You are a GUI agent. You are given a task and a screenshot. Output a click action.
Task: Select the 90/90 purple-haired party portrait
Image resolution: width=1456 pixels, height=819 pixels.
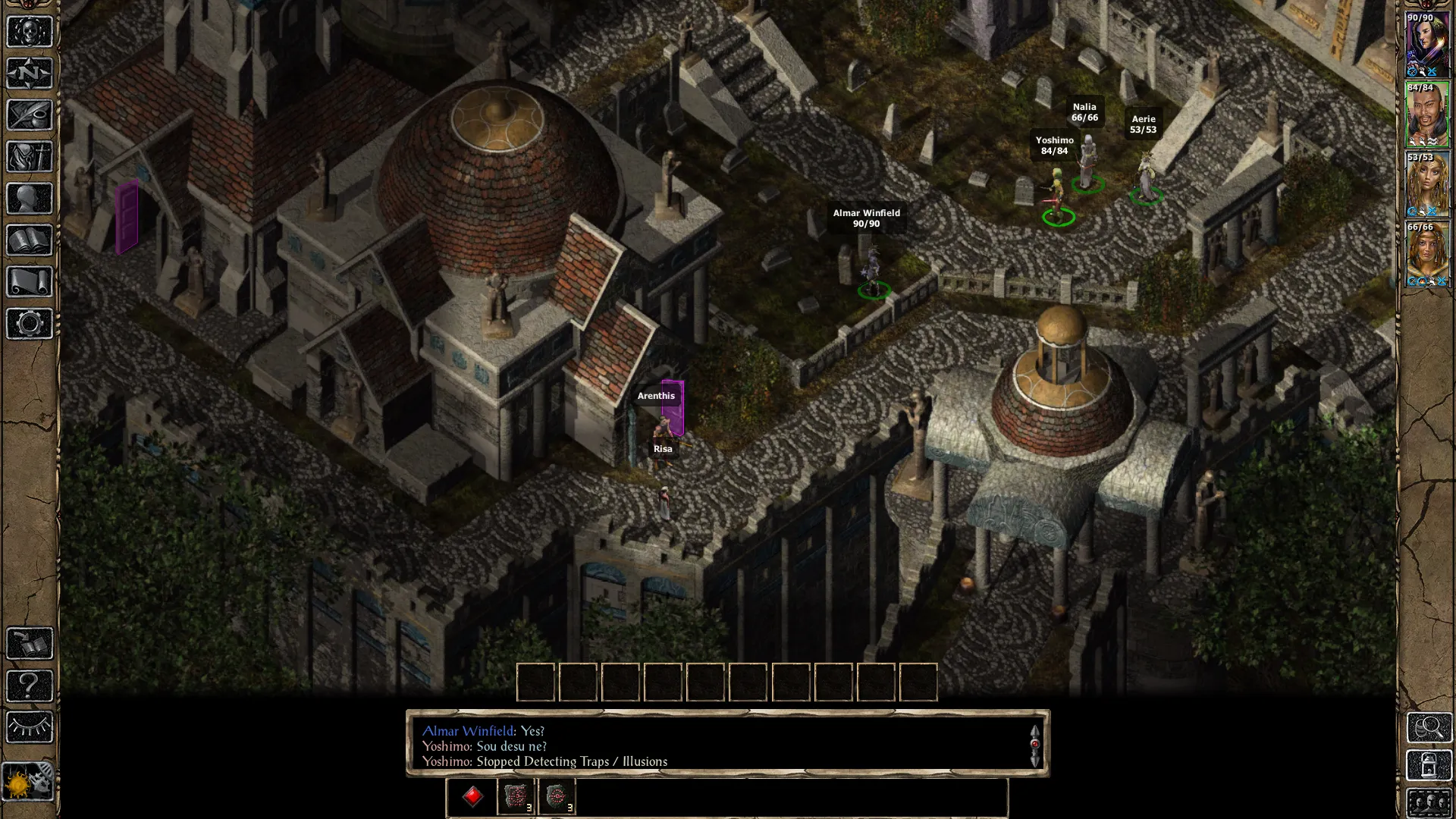point(1427,45)
